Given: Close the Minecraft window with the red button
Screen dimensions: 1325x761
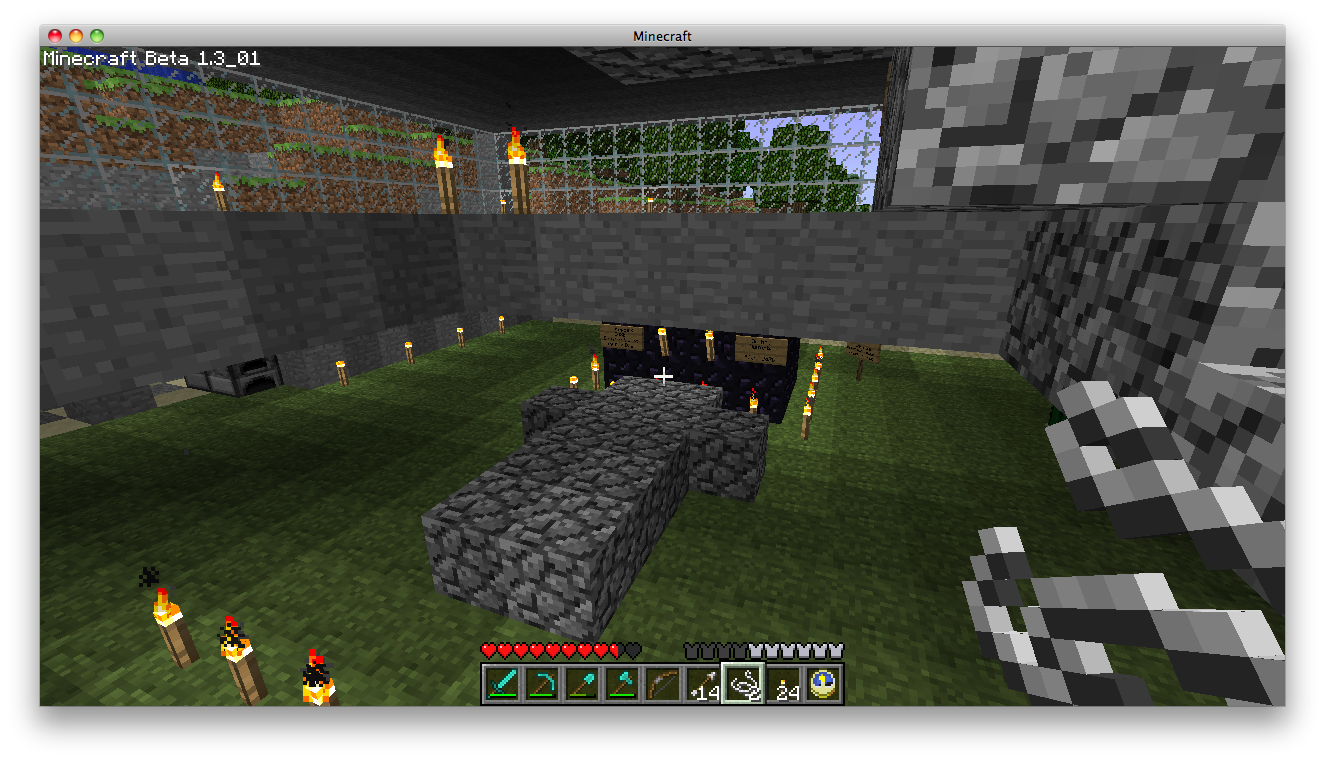Looking at the screenshot, I should 55,36.
